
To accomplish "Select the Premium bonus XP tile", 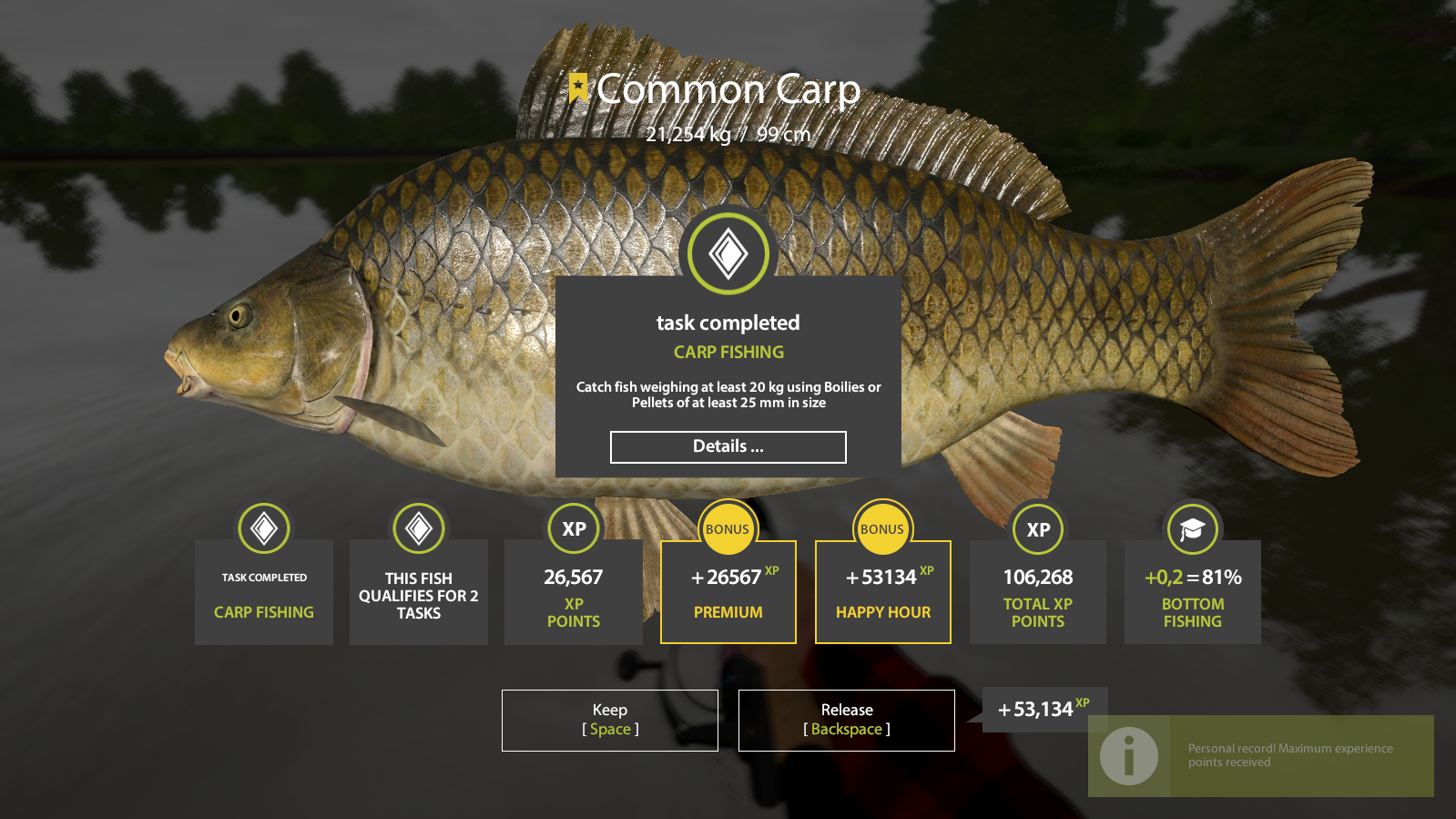I will coord(728,591).
